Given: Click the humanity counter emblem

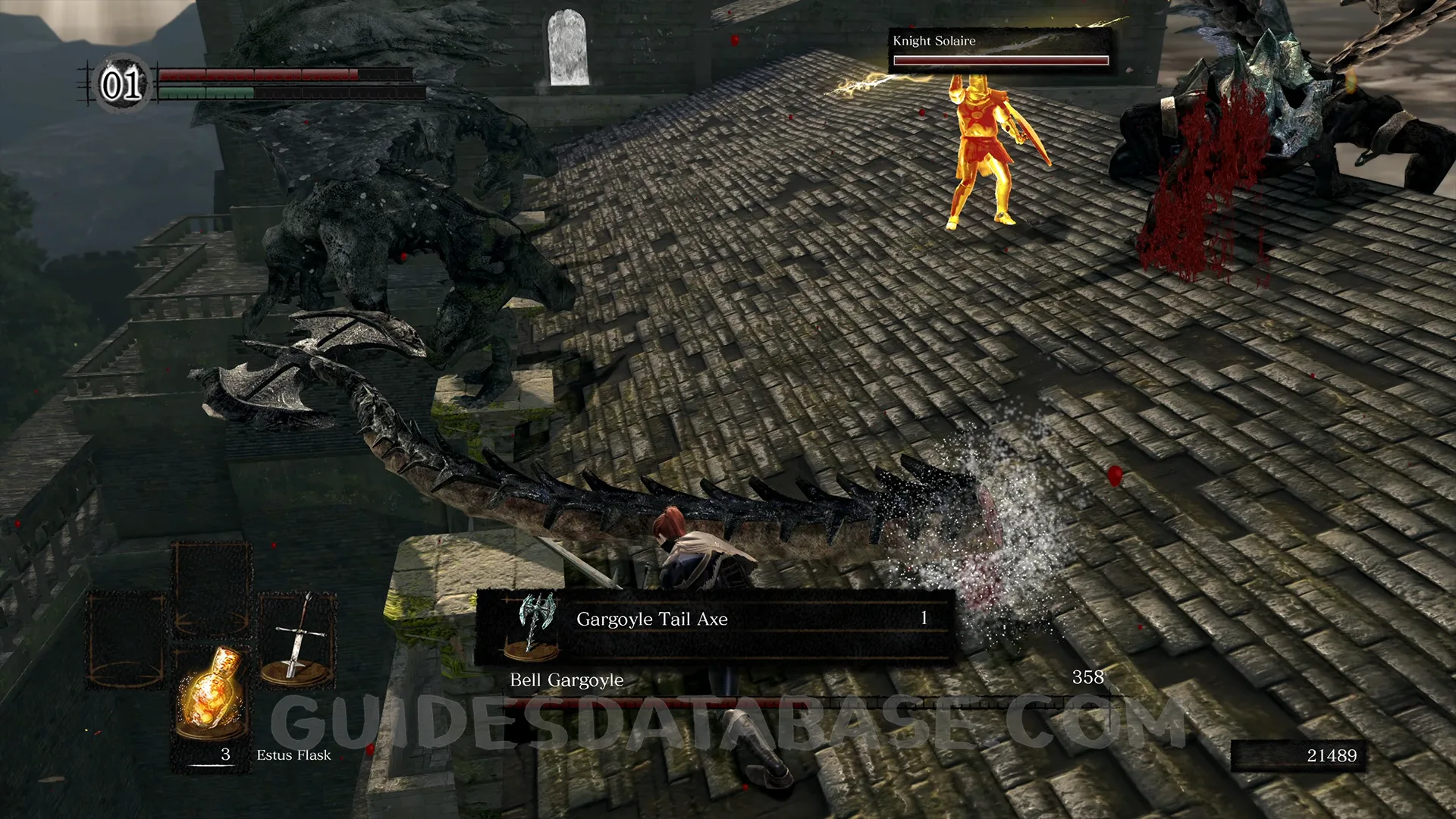Looking at the screenshot, I should [x=121, y=83].
